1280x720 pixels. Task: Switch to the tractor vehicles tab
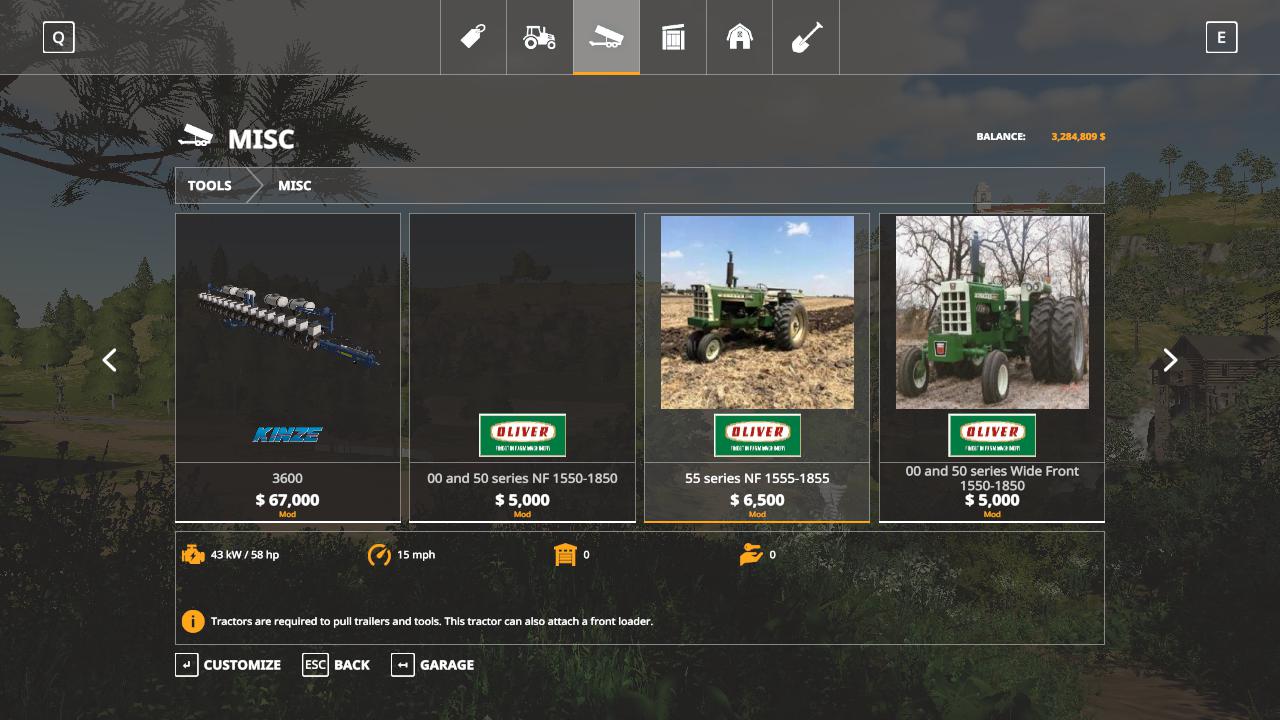click(540, 37)
